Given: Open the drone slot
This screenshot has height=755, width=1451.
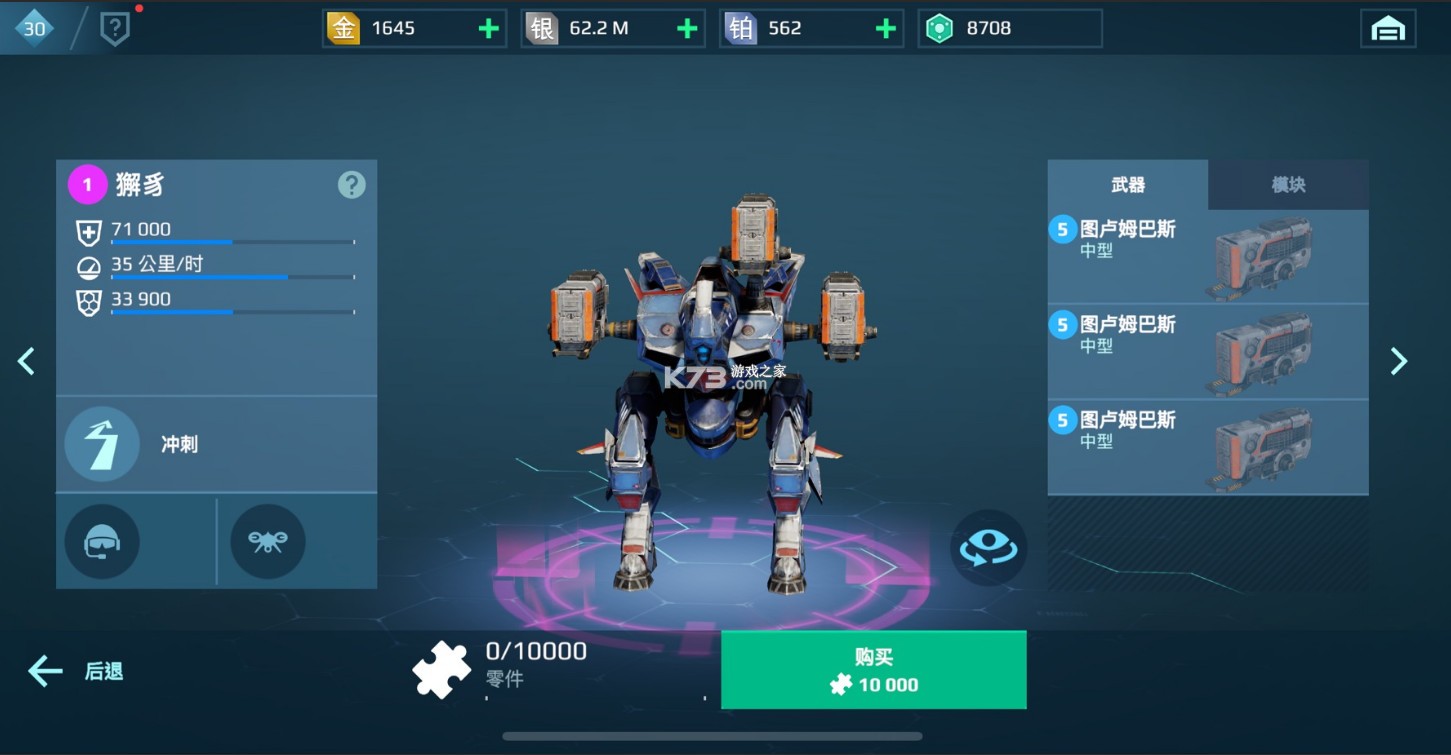Looking at the screenshot, I should point(268,541).
